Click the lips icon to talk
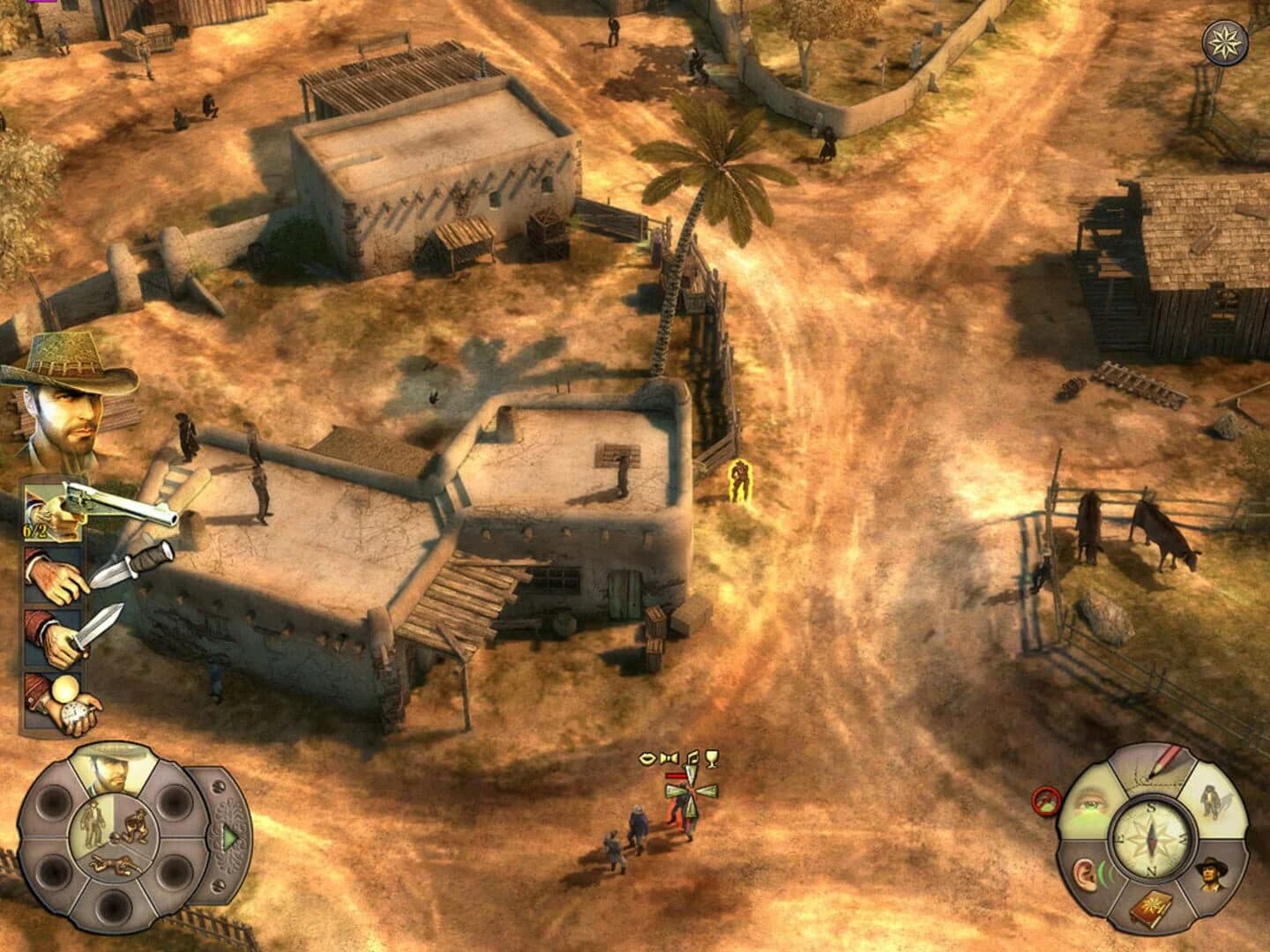The height and width of the screenshot is (952, 1270). (648, 759)
